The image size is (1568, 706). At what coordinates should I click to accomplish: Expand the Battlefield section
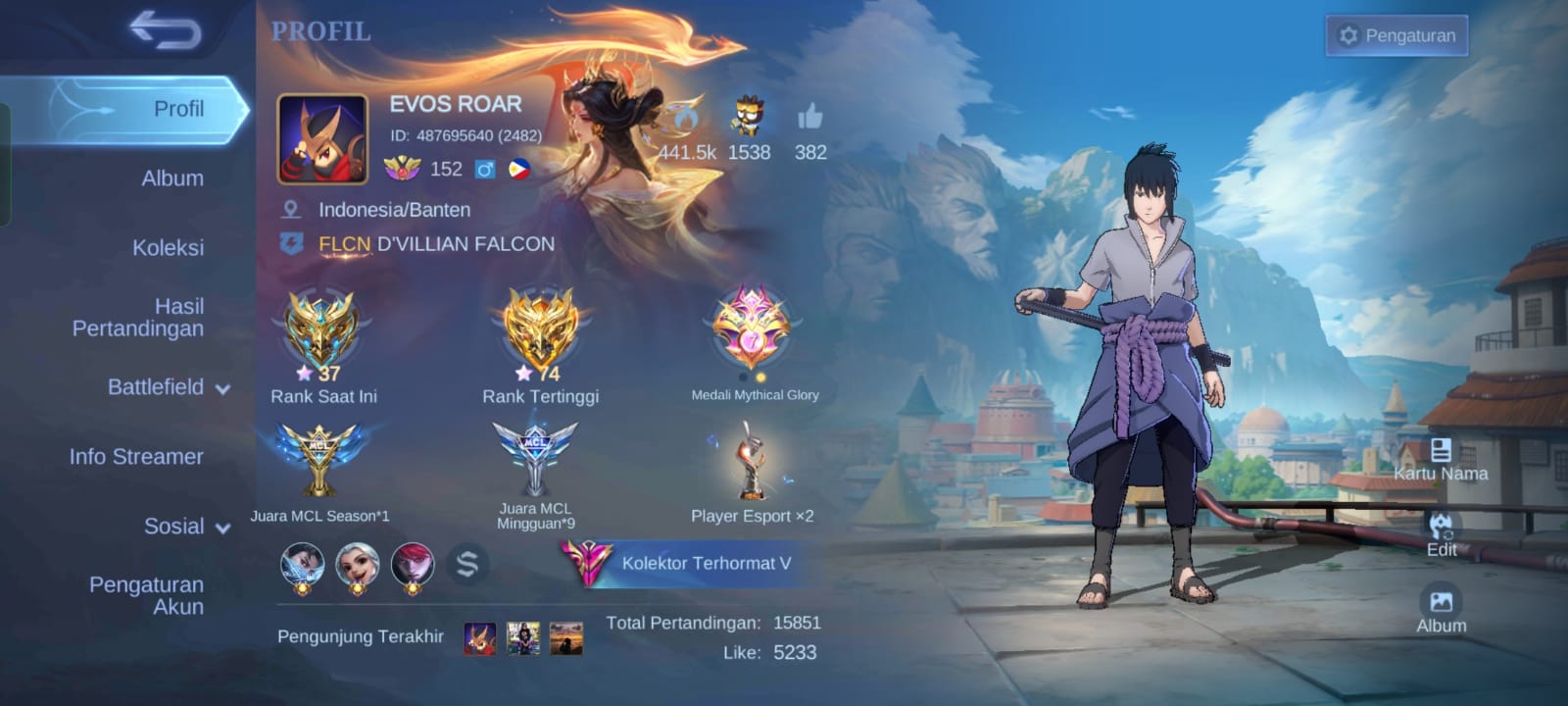pyautogui.click(x=168, y=387)
